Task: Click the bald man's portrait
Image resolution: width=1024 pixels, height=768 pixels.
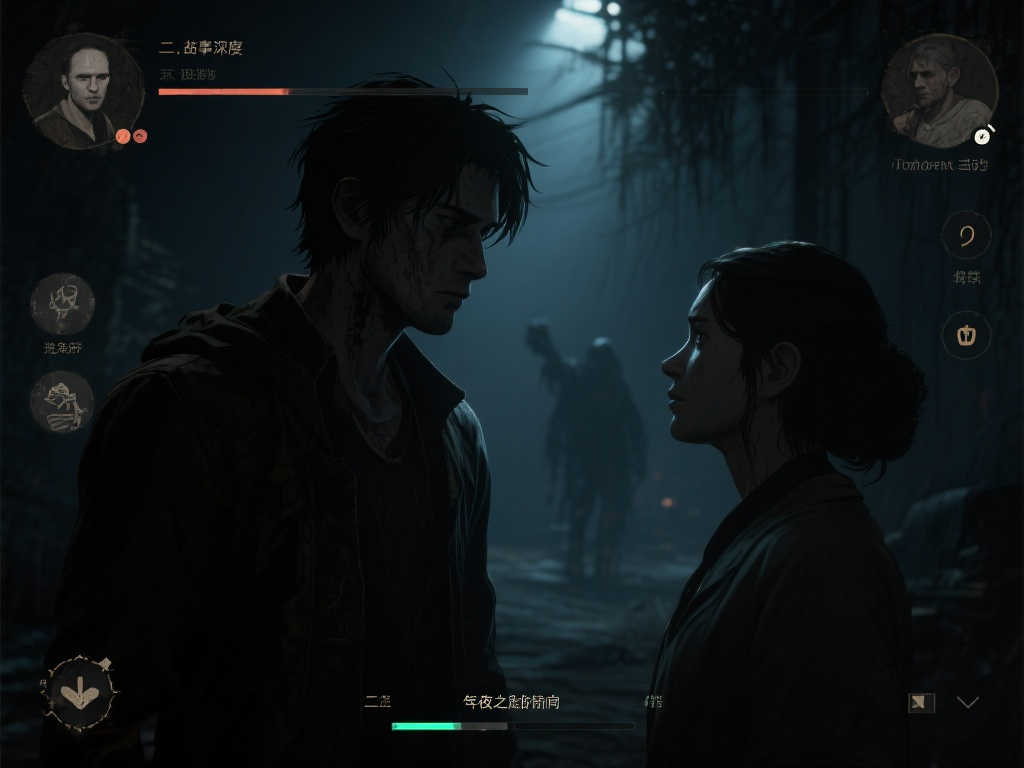Action: pyautogui.click(x=82, y=90)
